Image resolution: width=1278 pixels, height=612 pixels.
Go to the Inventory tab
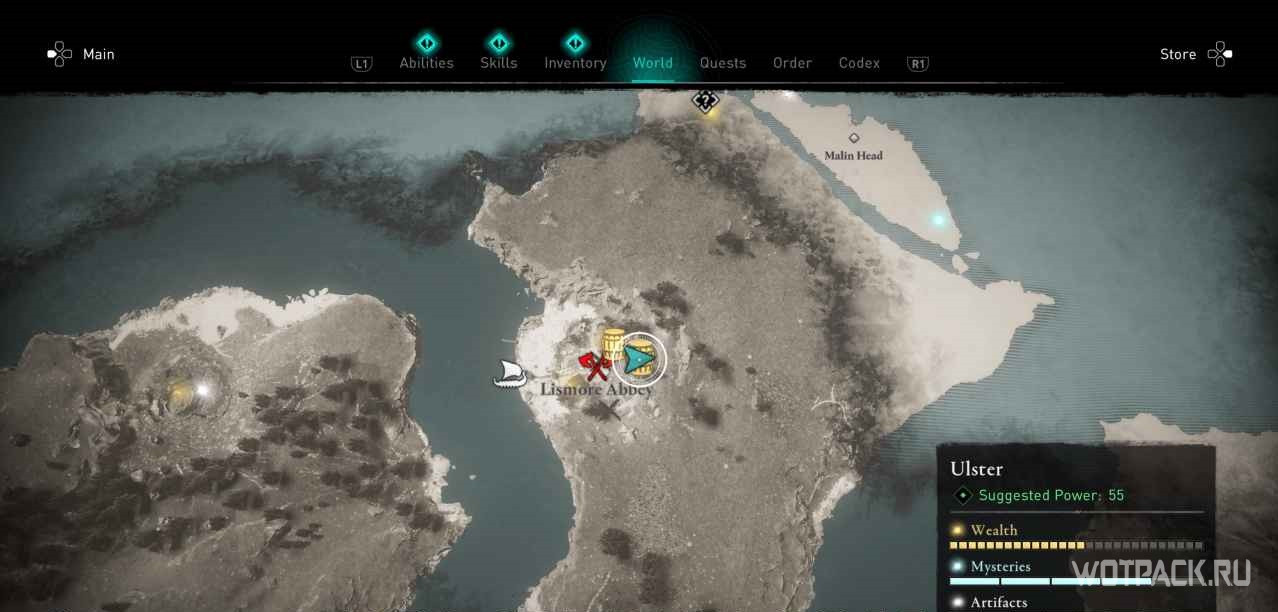click(x=575, y=63)
